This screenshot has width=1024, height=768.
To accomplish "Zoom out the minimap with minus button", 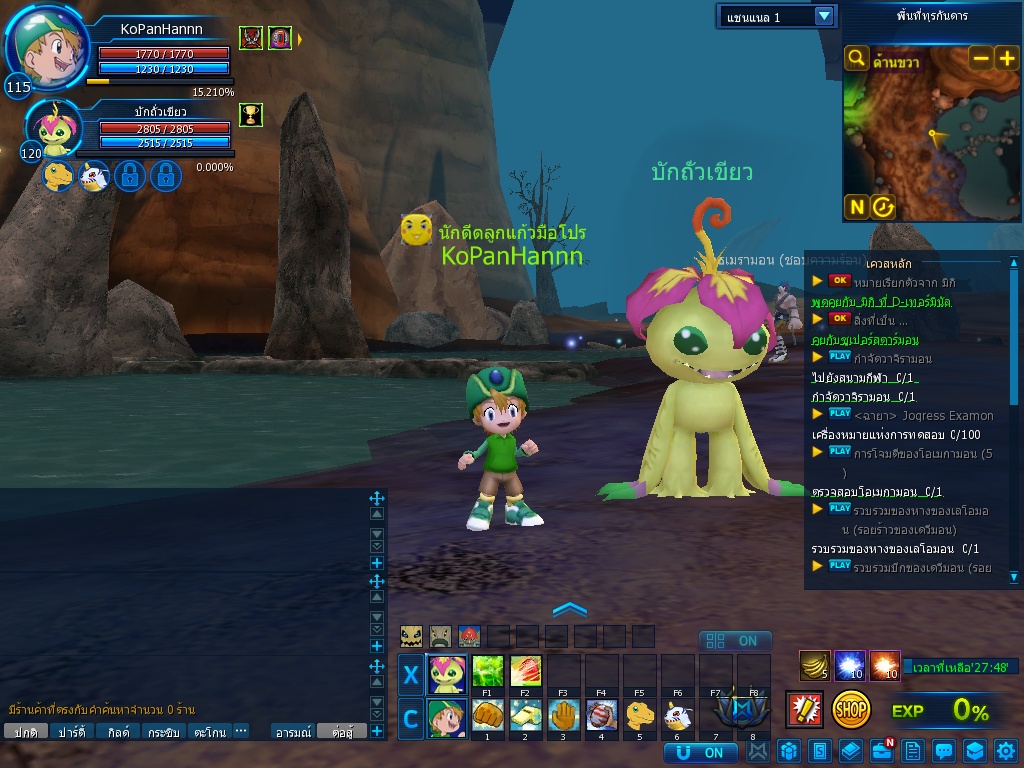I will (x=981, y=58).
